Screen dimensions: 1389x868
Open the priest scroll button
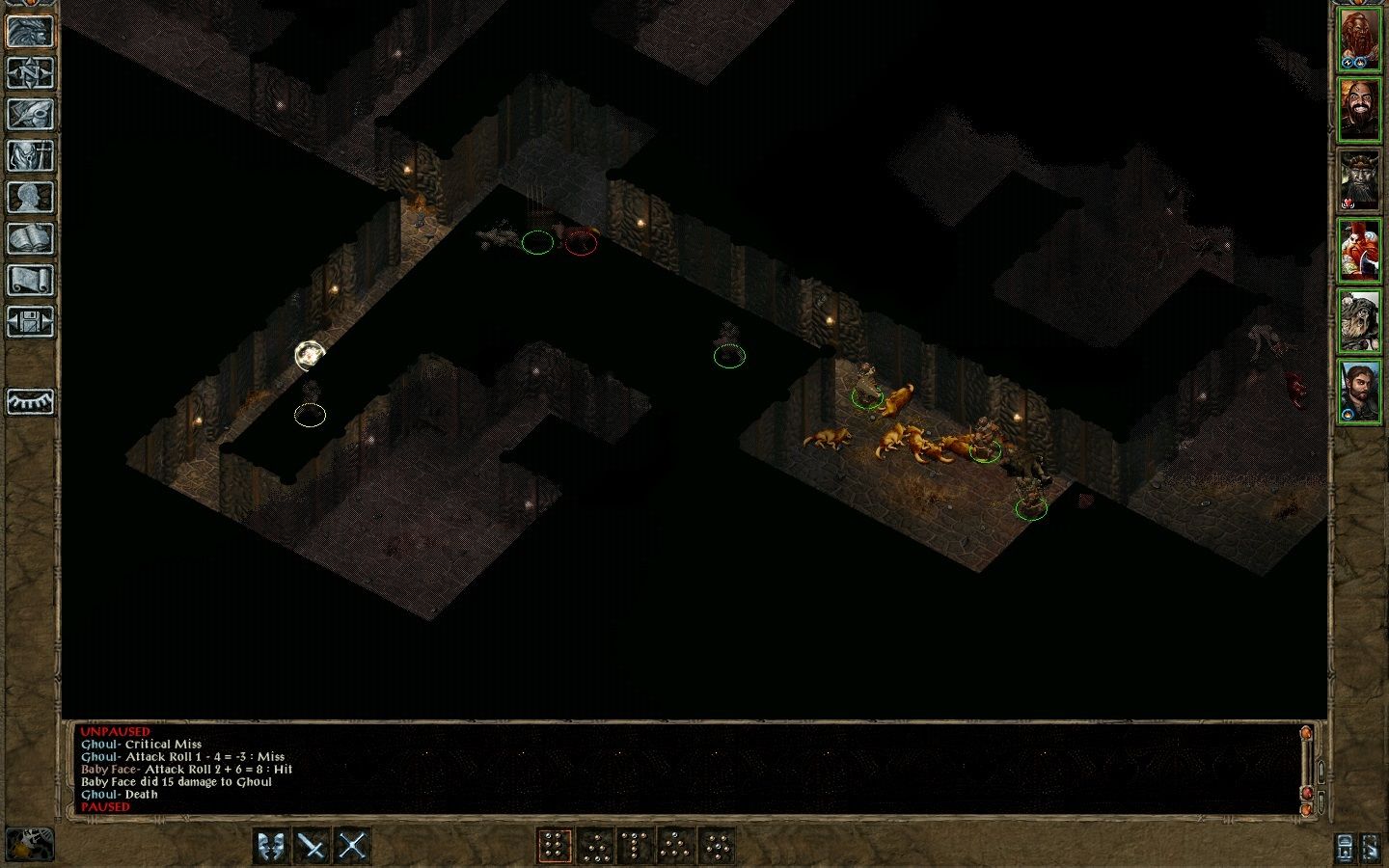[30, 281]
